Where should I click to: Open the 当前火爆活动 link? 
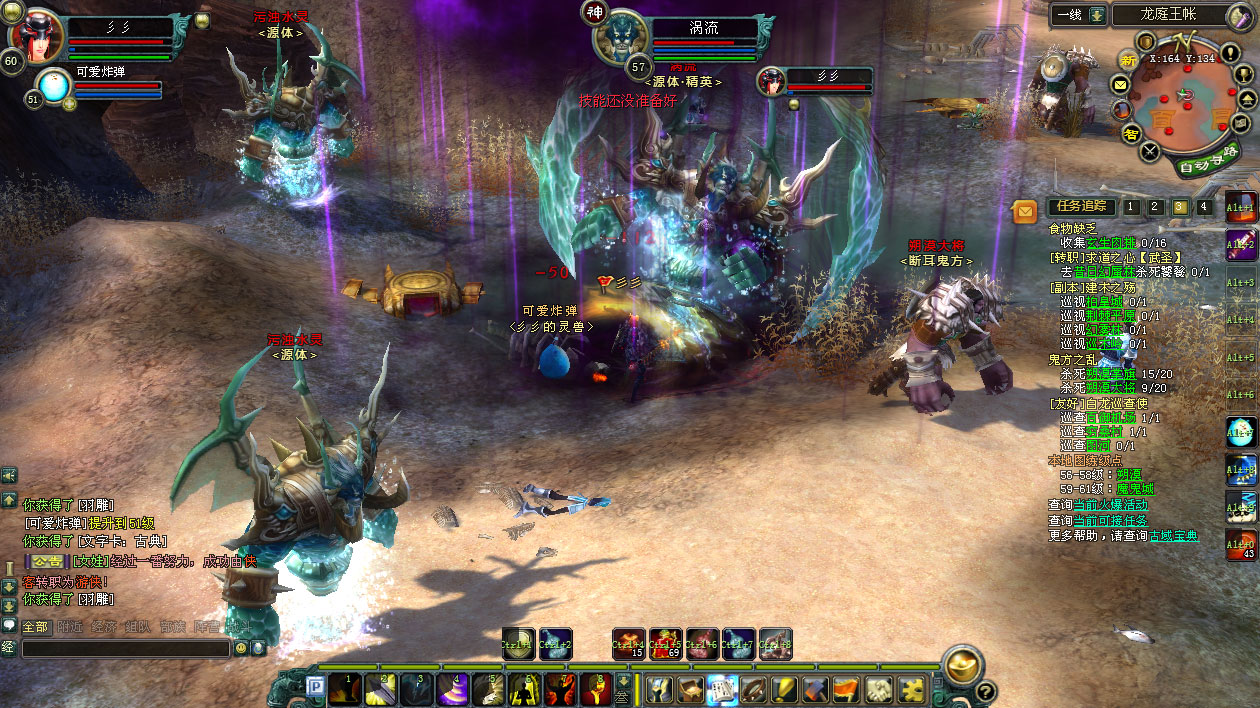tap(1106, 505)
